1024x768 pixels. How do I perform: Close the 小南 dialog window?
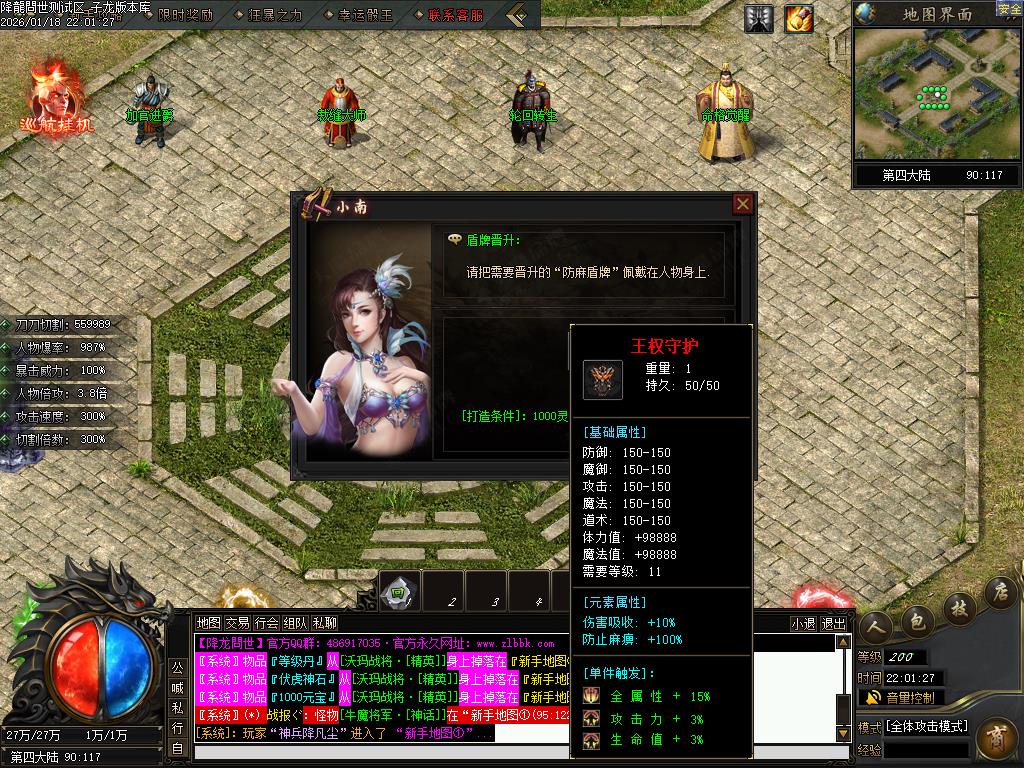[743, 204]
